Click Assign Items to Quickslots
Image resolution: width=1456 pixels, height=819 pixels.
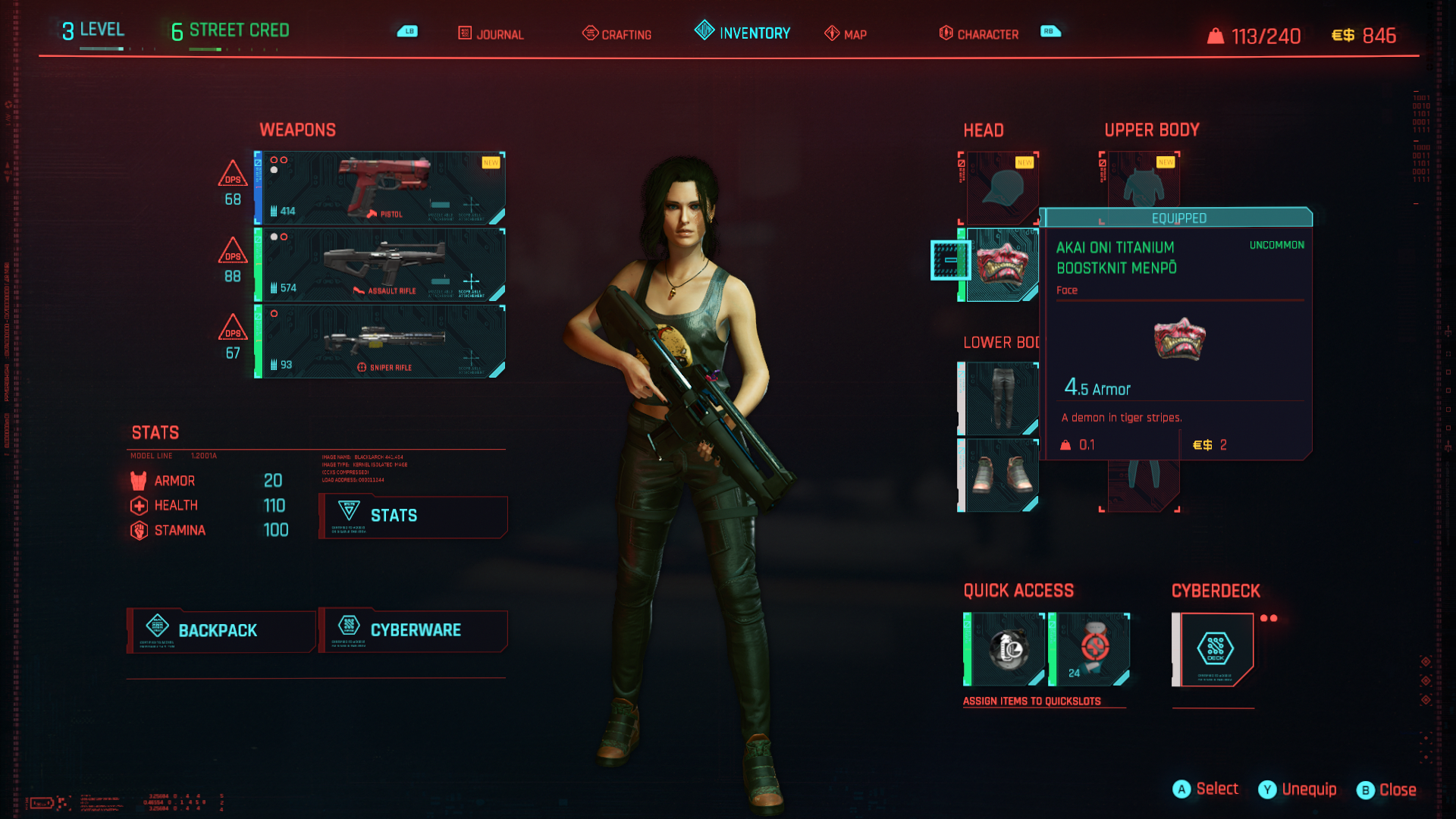tap(1031, 701)
